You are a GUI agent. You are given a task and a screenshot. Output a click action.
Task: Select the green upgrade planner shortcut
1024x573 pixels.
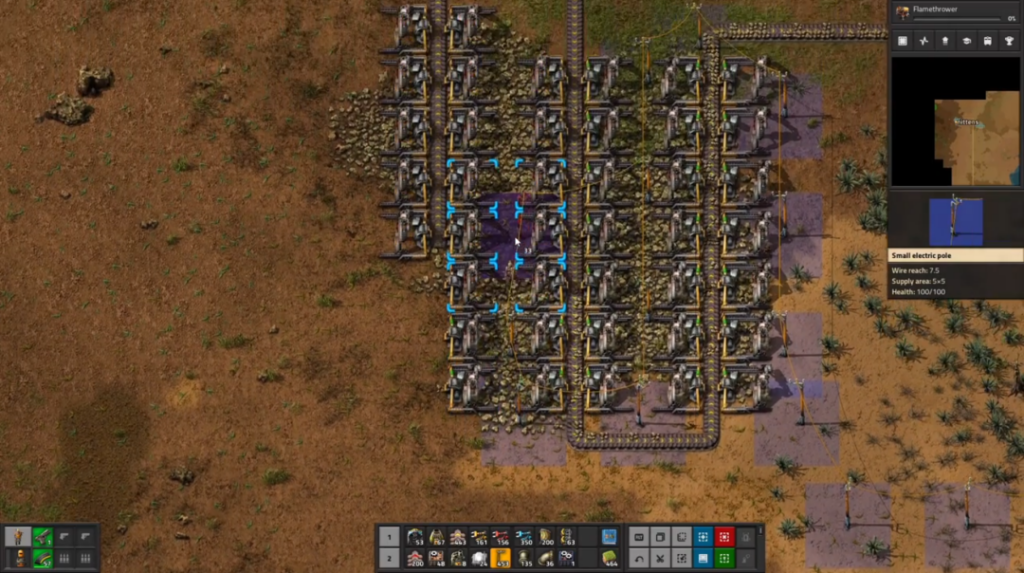(x=724, y=557)
